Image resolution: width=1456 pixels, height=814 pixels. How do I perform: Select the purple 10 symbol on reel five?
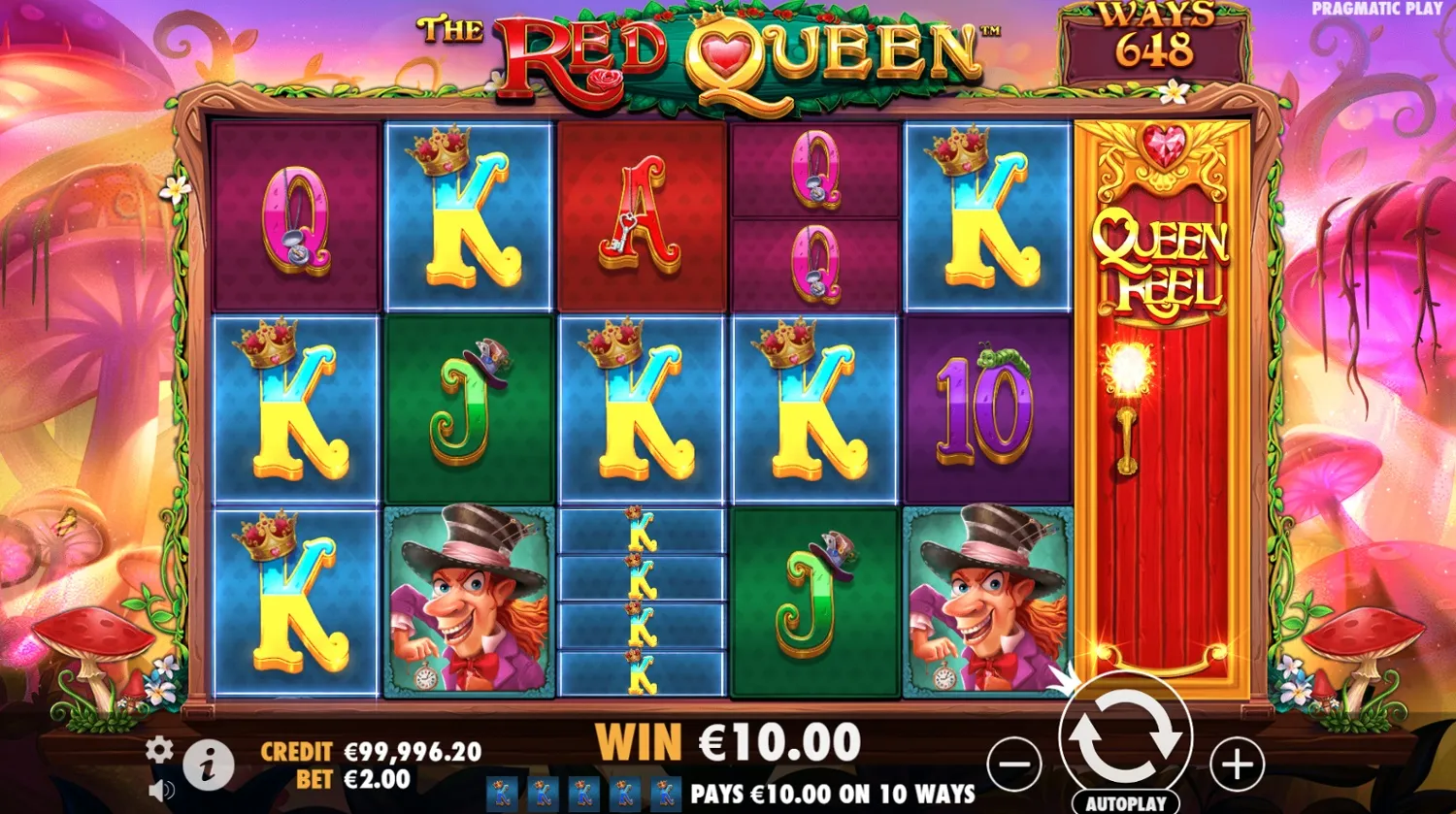[982, 412]
